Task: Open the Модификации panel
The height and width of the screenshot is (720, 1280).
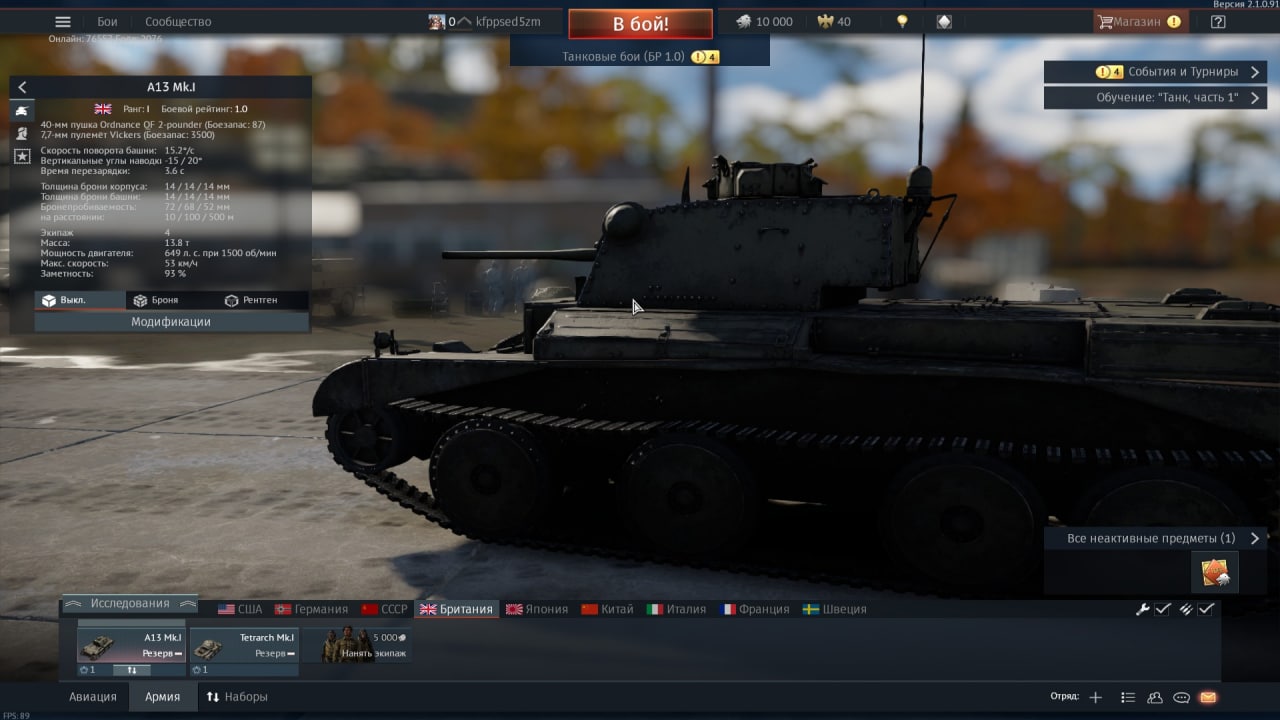Action: (171, 322)
